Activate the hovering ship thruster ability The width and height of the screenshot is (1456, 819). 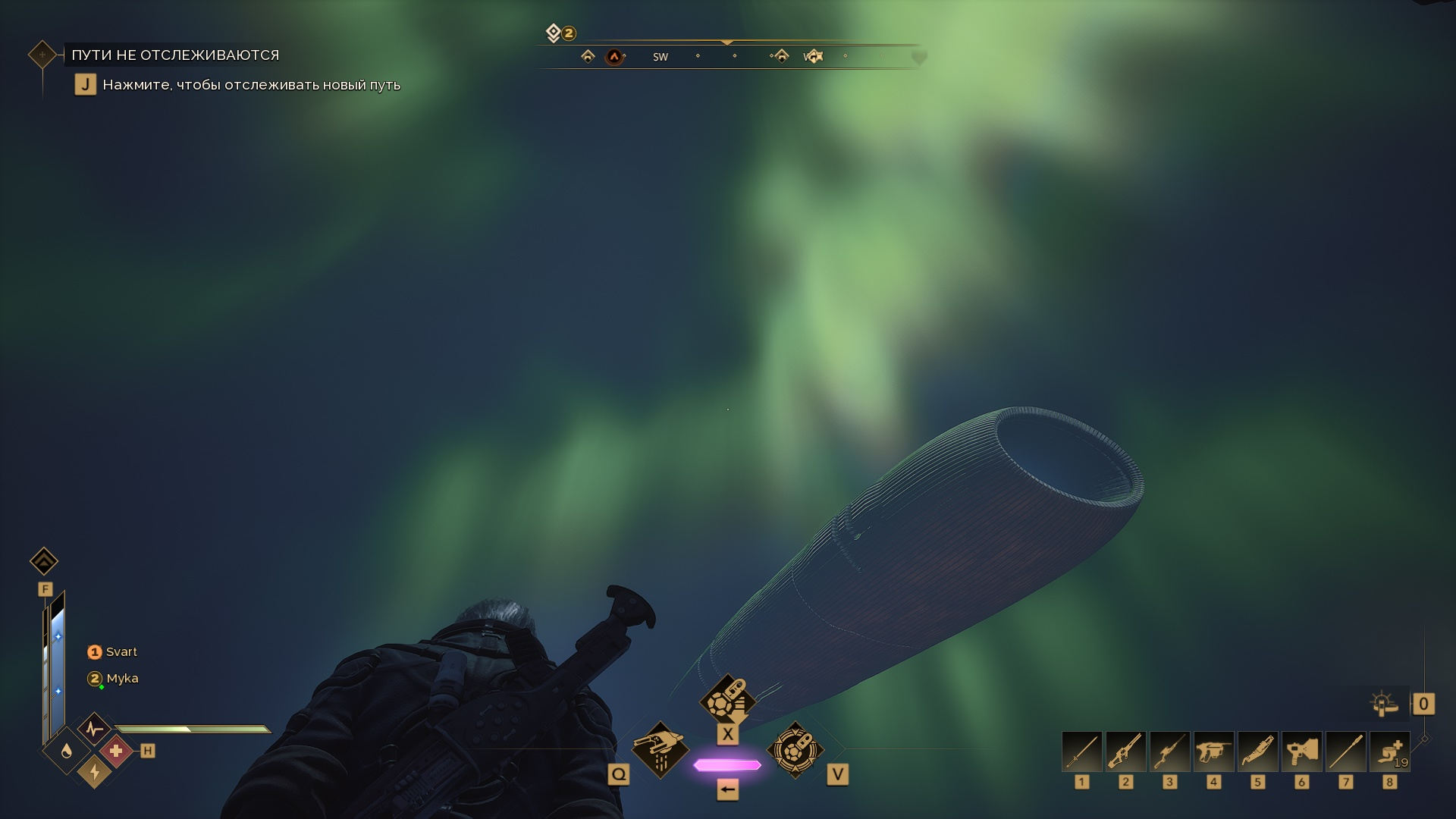660,749
